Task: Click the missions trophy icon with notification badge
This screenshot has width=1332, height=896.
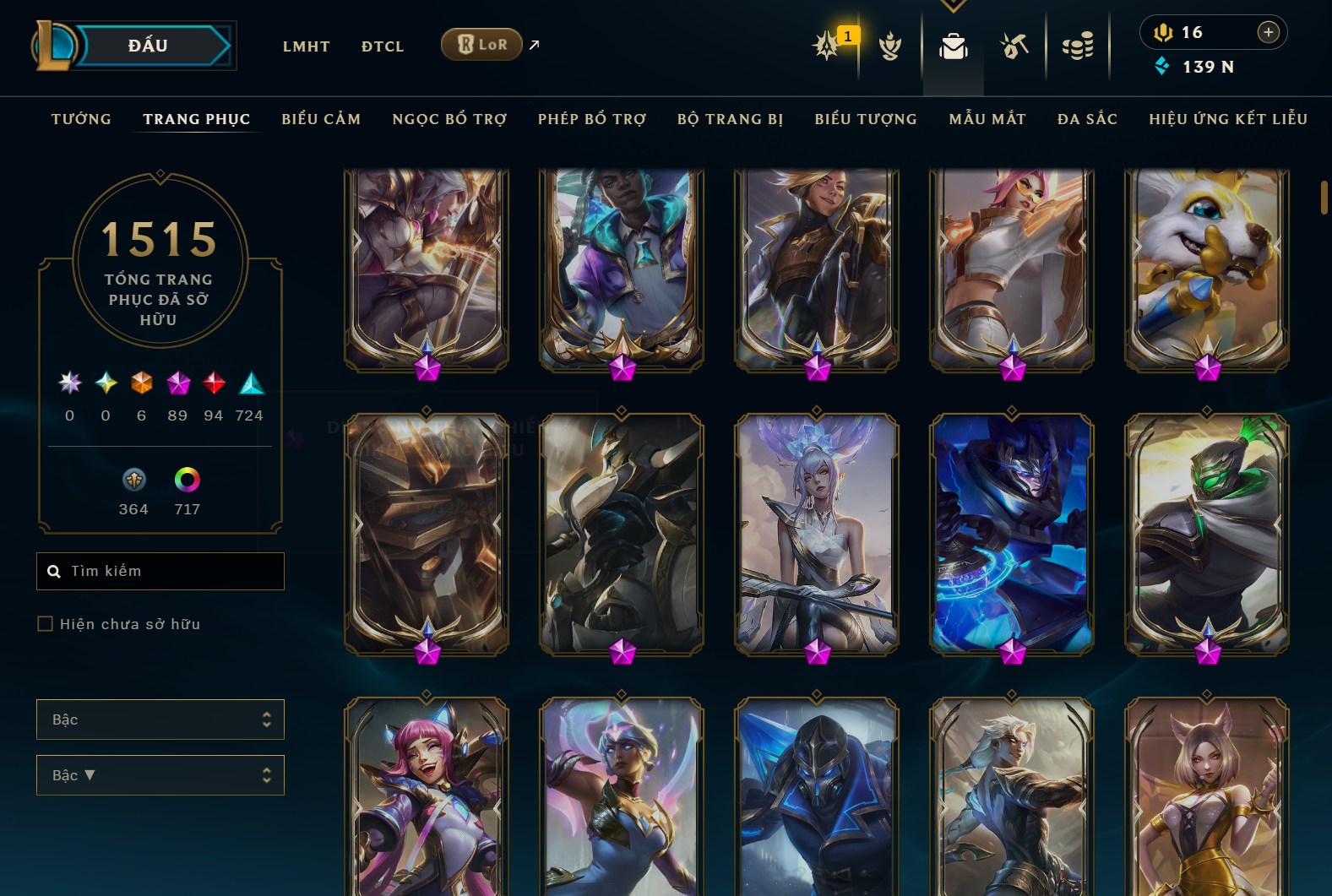Action: pyautogui.click(x=826, y=46)
